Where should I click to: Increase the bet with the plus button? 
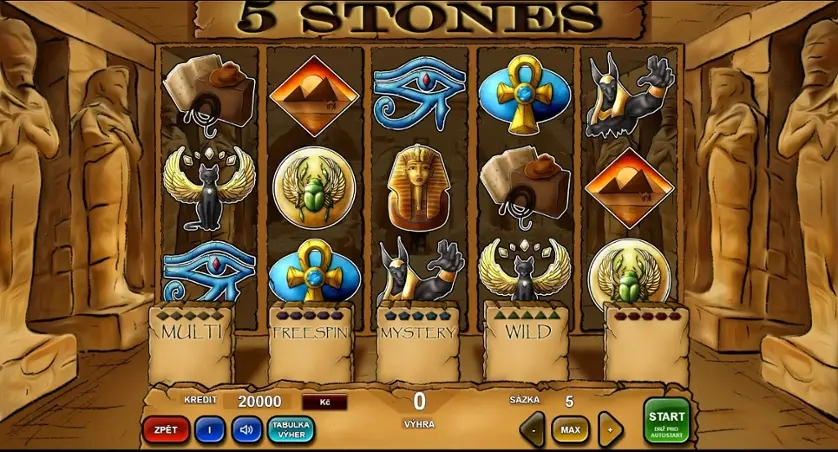tap(609, 431)
